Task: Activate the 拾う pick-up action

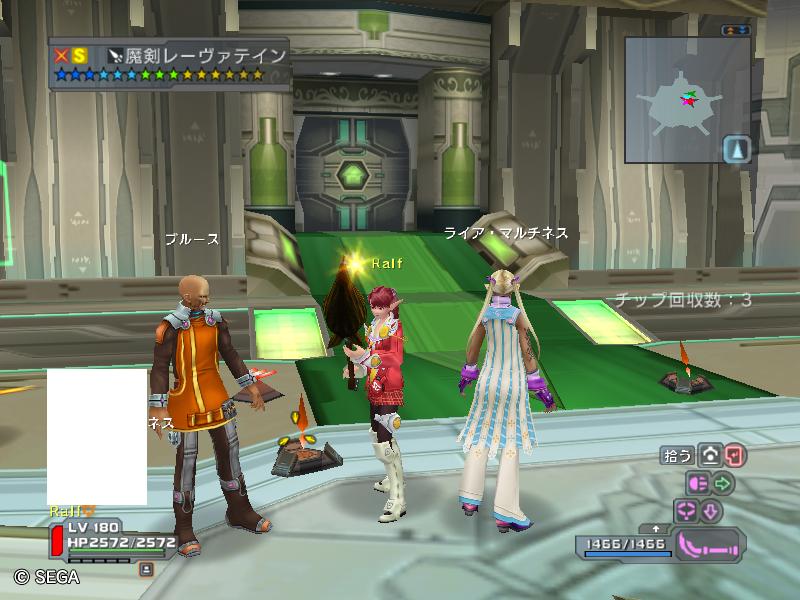Action: click(677, 456)
